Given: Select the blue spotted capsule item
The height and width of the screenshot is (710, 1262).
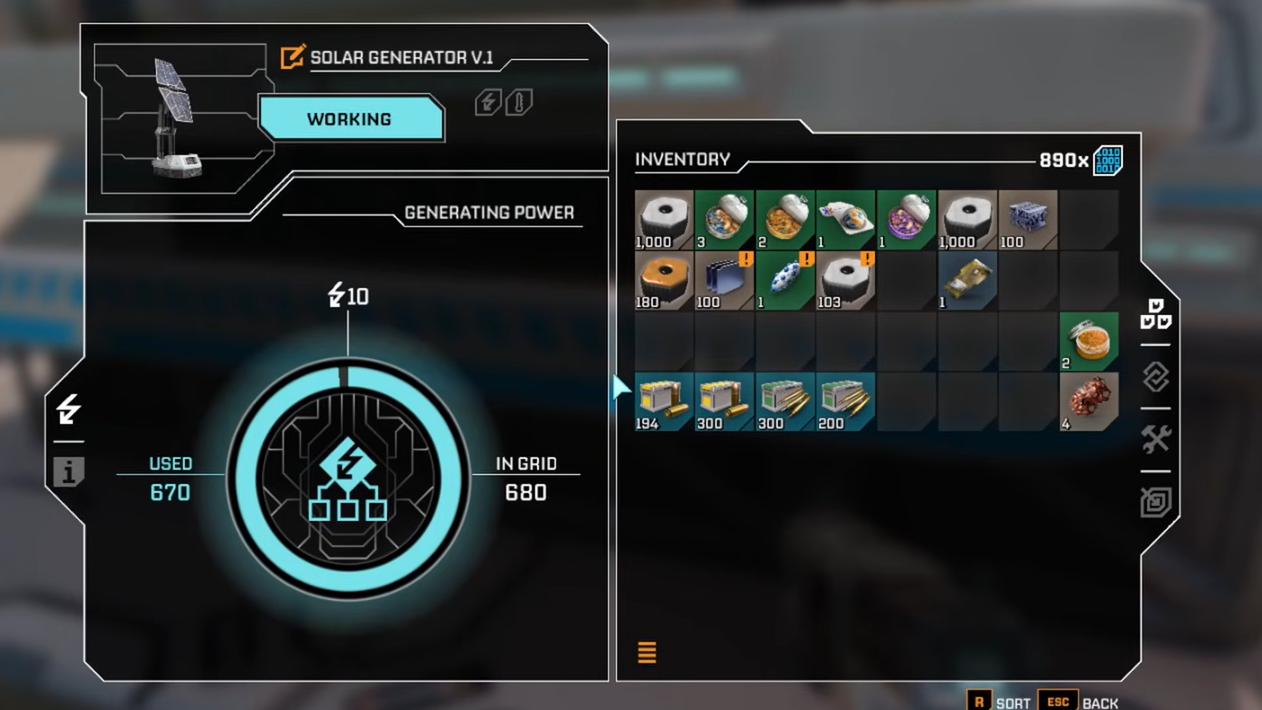Looking at the screenshot, I should [x=785, y=280].
